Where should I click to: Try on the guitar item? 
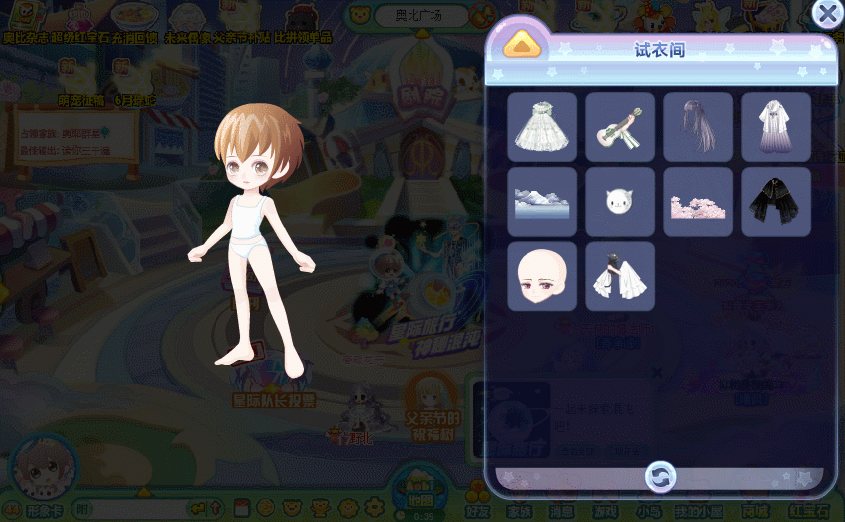tap(620, 127)
